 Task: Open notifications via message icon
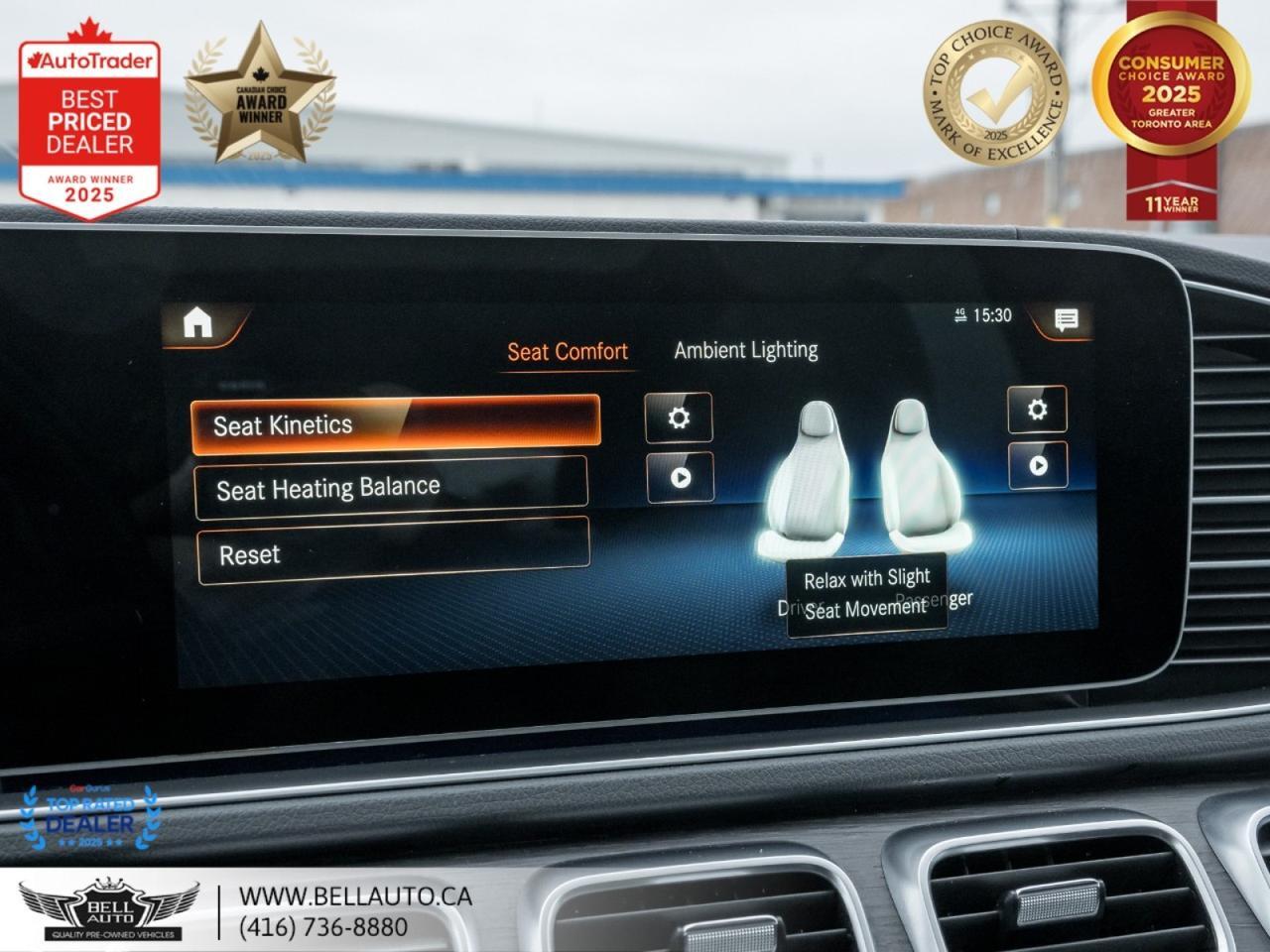tap(1066, 317)
